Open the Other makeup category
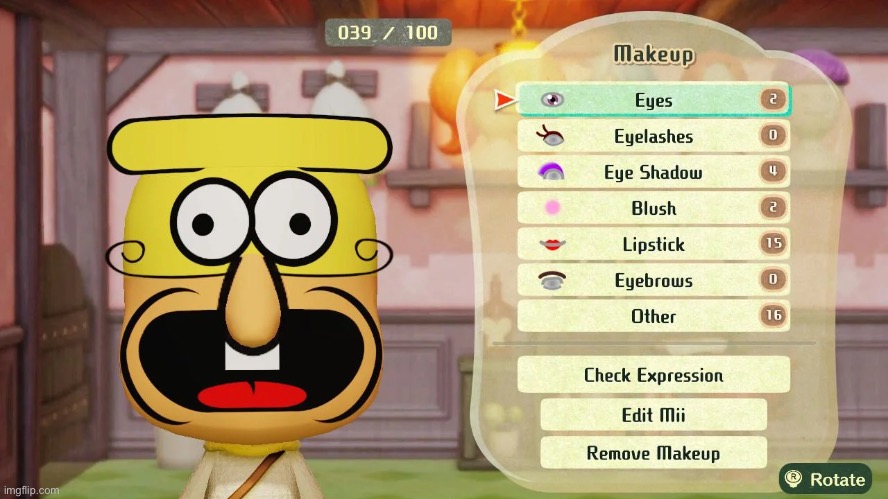This screenshot has width=888, height=499. point(653,316)
